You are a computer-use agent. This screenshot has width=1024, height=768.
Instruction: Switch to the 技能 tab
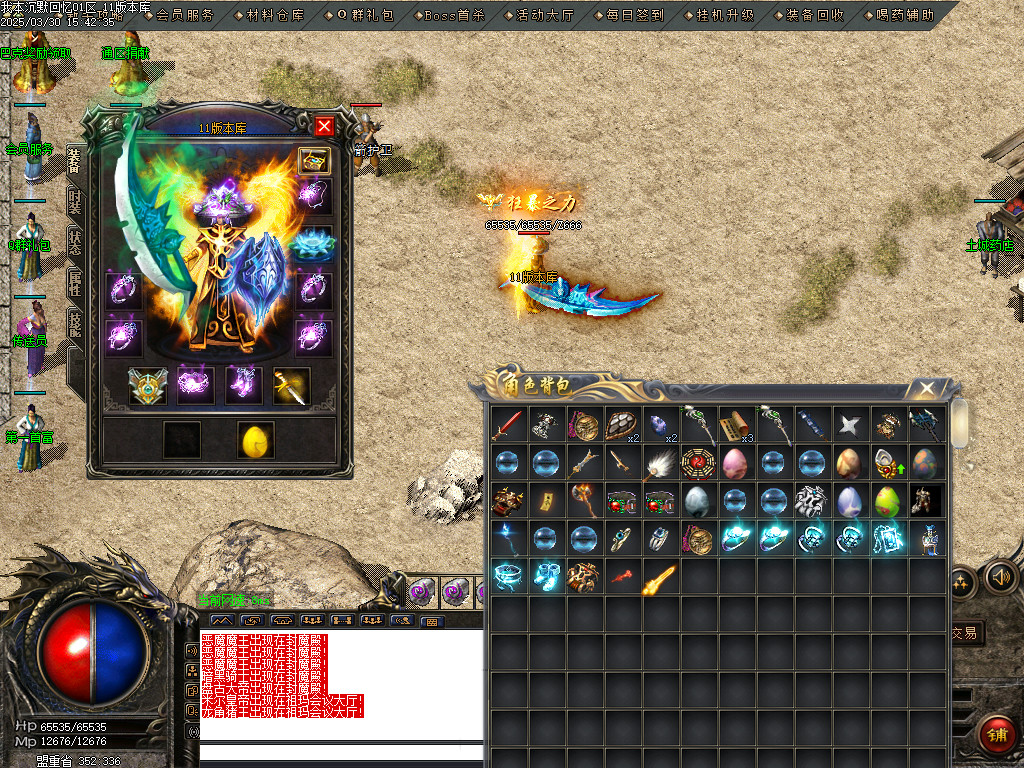click(x=75, y=323)
